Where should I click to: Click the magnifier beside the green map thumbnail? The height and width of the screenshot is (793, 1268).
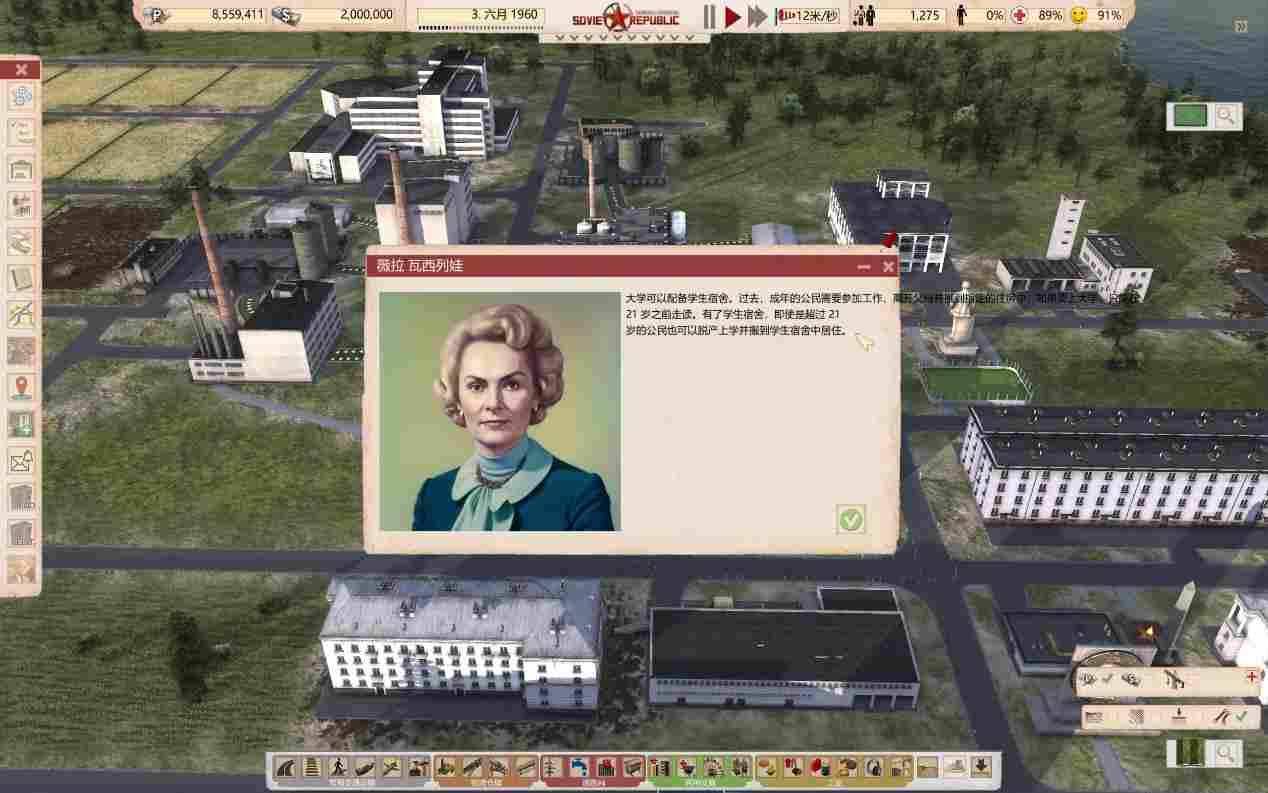[x=1225, y=116]
